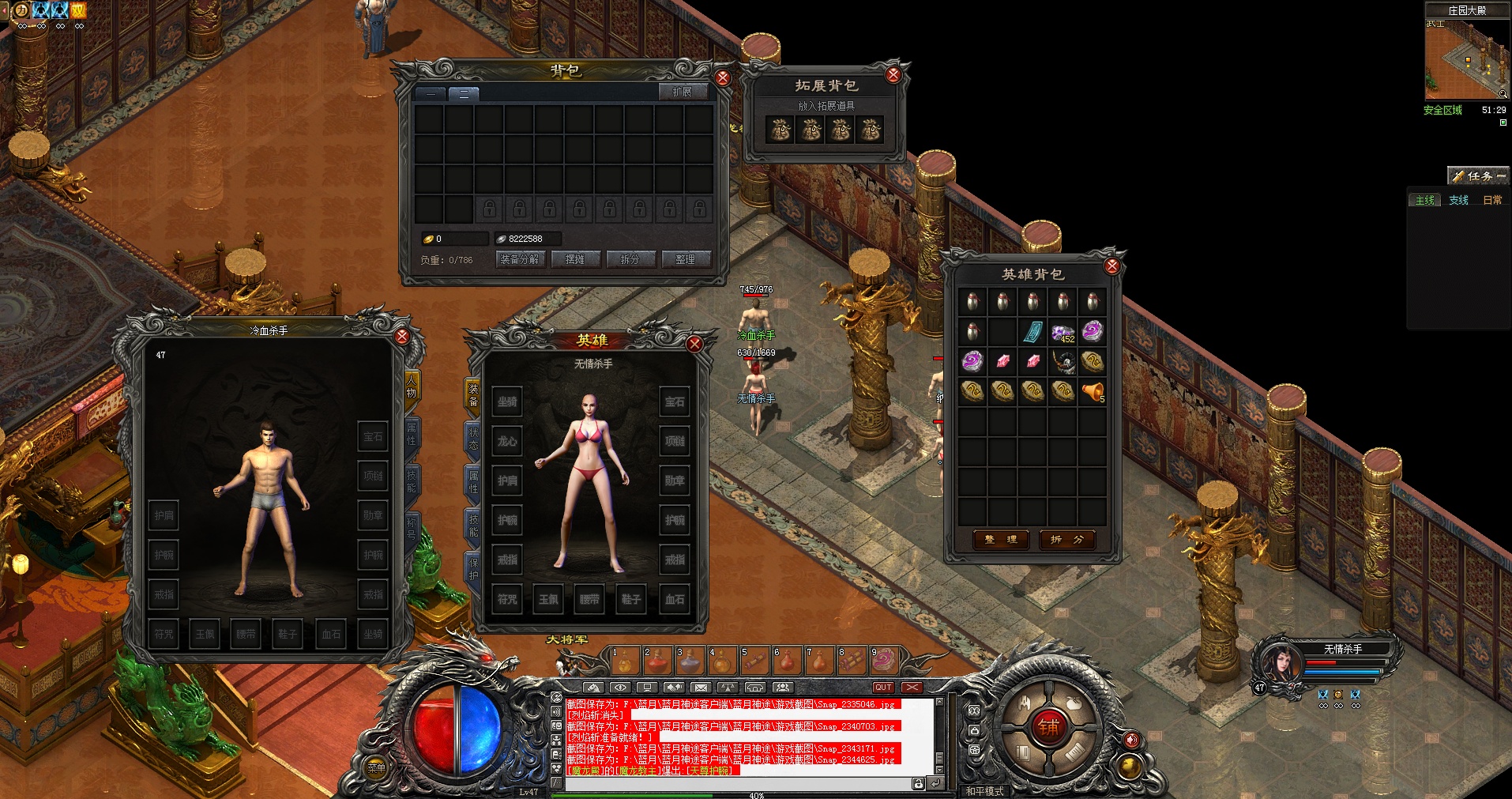Click the 整理 sort button in hero bag
The height and width of the screenshot is (799, 1512).
(x=1001, y=540)
